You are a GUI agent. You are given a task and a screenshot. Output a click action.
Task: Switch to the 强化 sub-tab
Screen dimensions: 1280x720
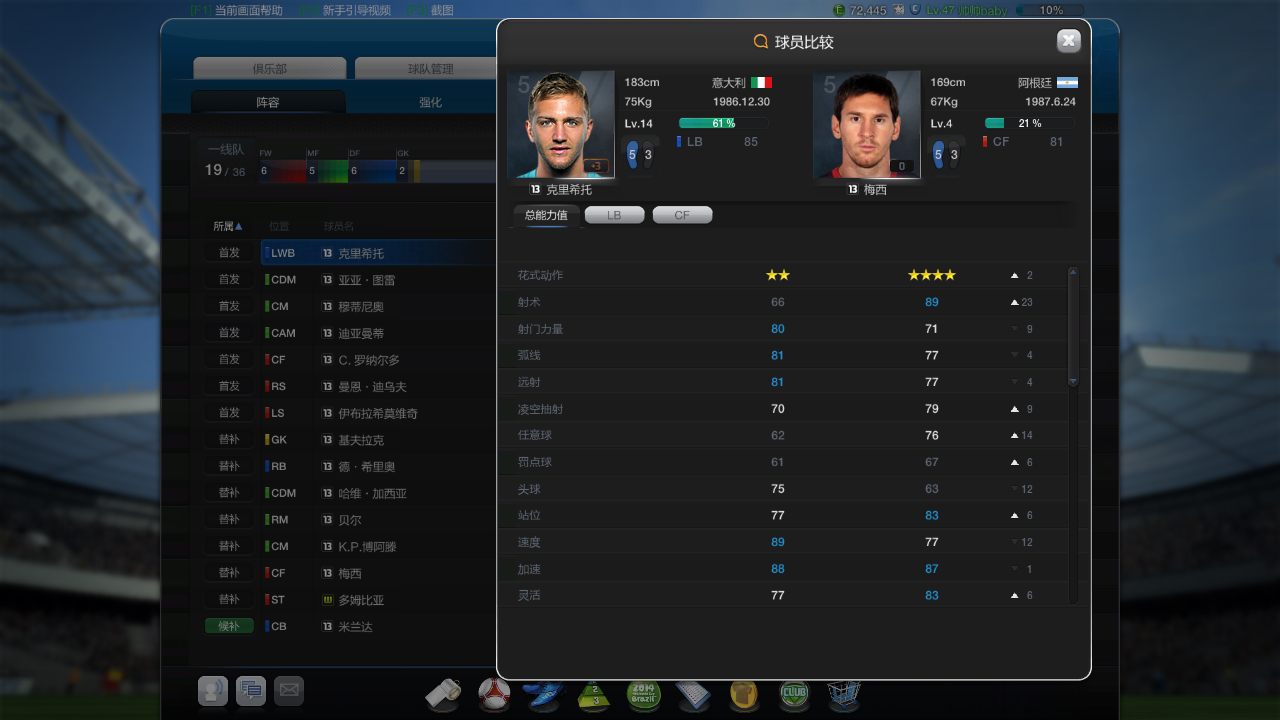430,102
